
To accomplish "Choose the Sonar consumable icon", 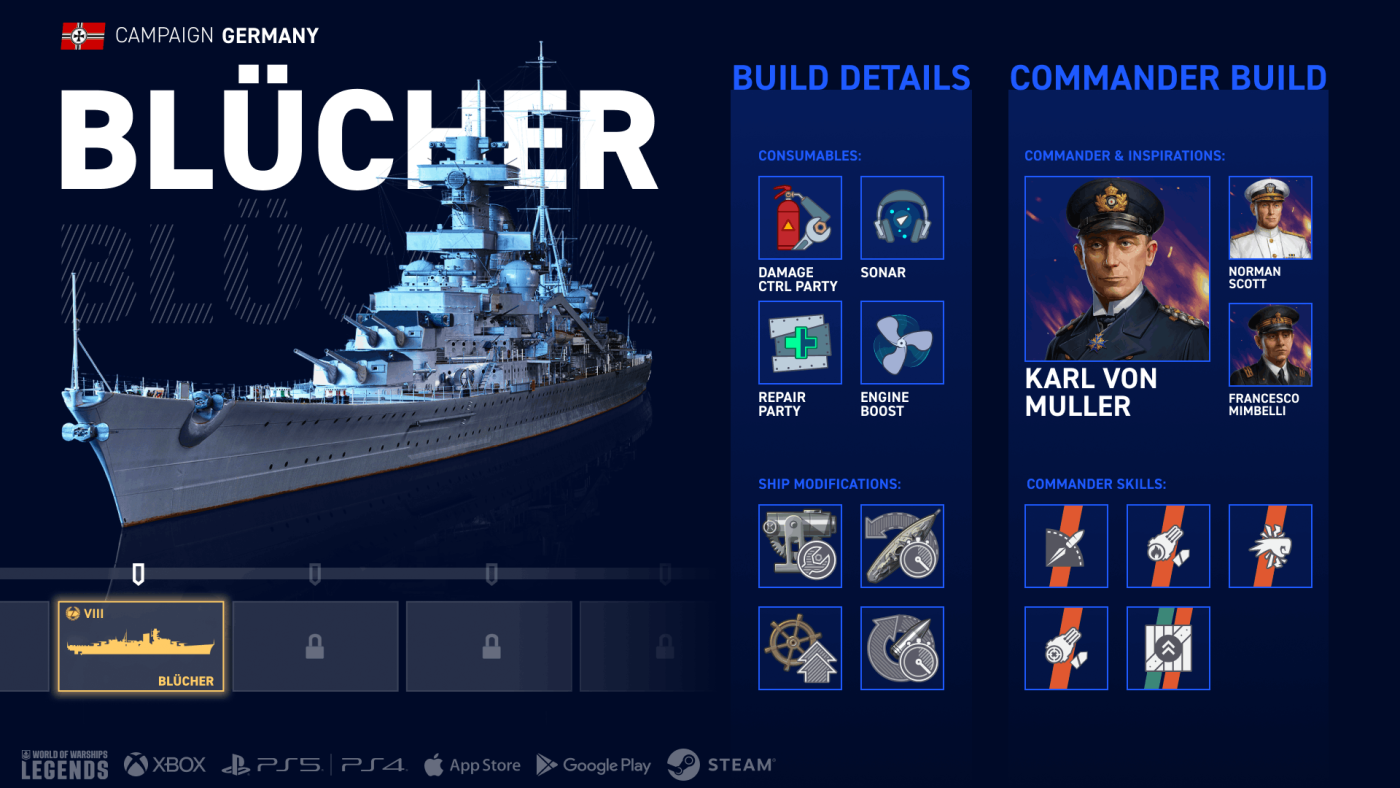I will tap(902, 218).
